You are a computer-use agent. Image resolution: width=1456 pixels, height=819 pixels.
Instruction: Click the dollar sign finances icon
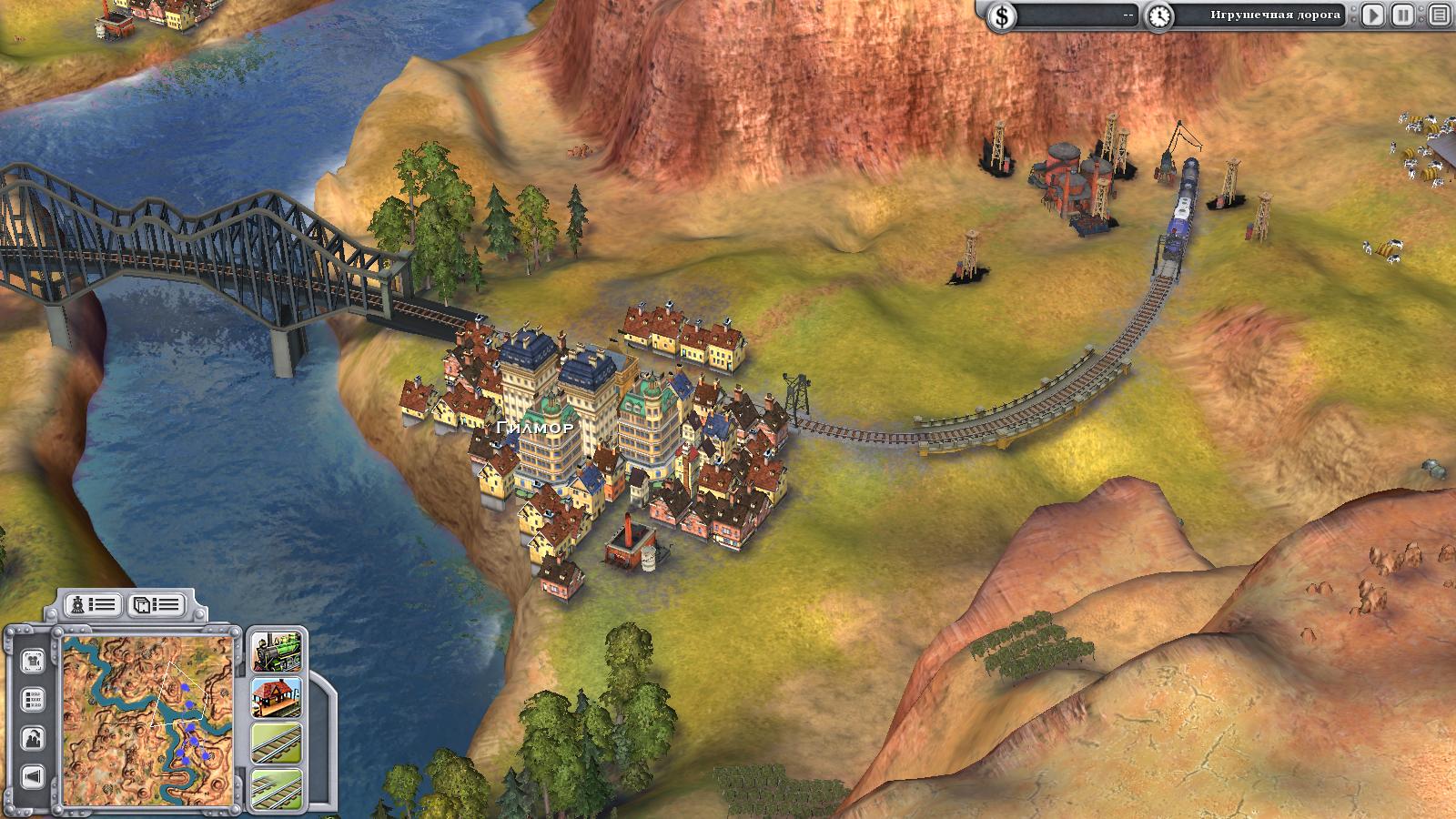pyautogui.click(x=1003, y=15)
